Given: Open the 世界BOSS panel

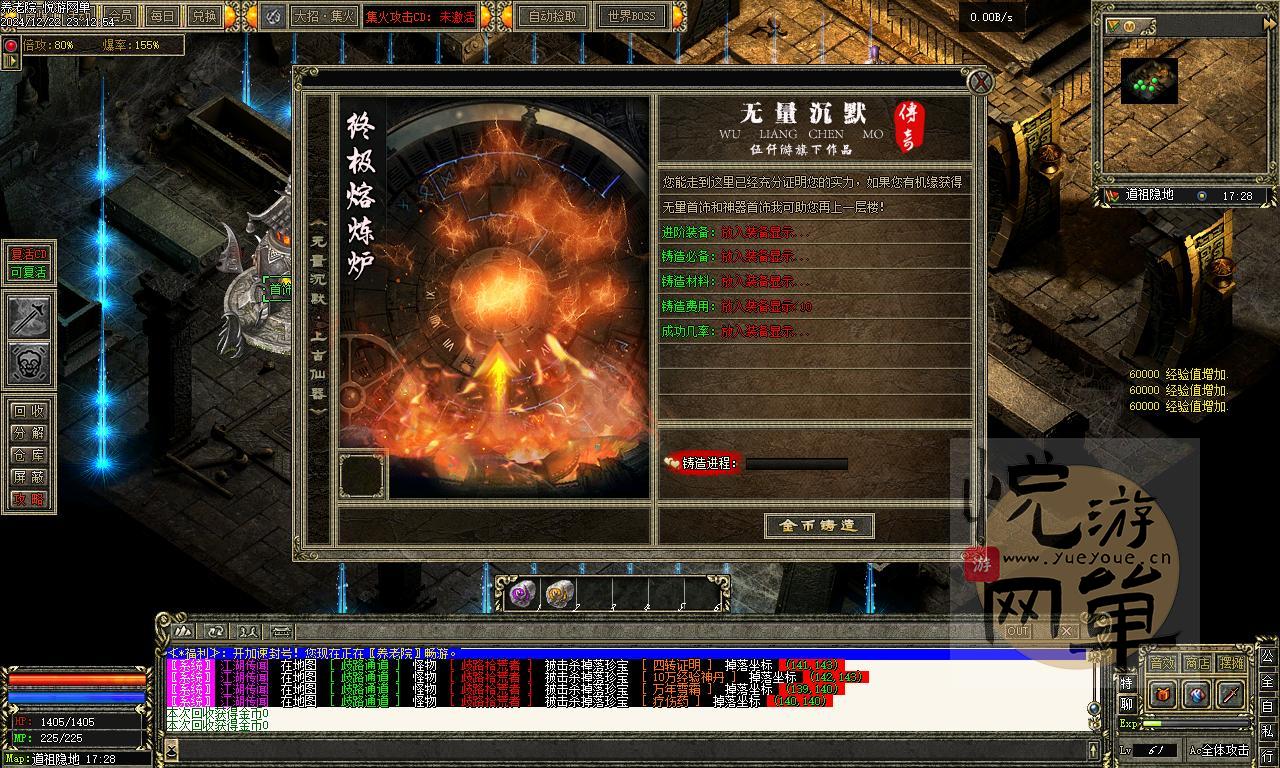Looking at the screenshot, I should pyautogui.click(x=631, y=16).
